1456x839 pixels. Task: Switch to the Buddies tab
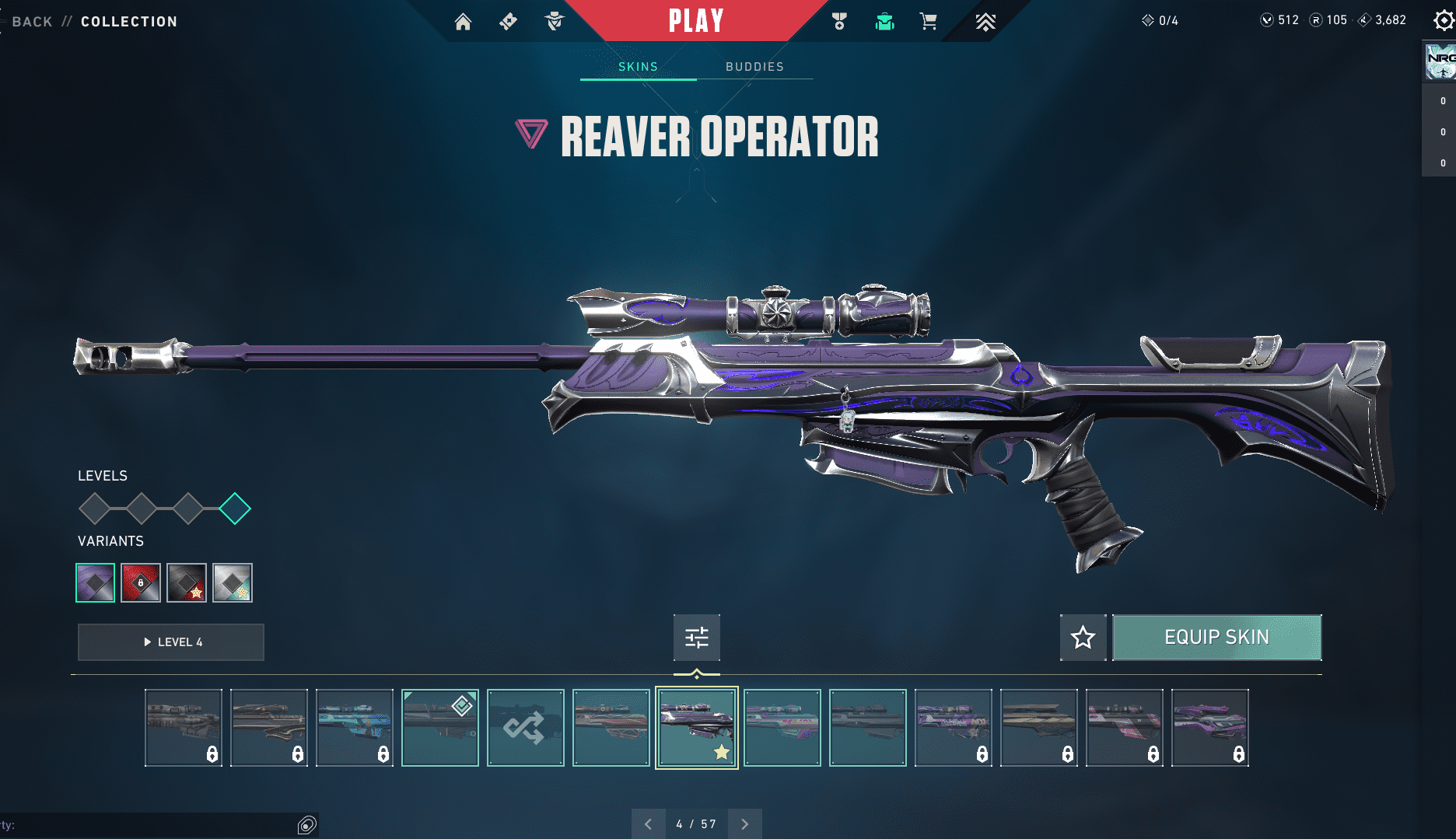(x=754, y=67)
